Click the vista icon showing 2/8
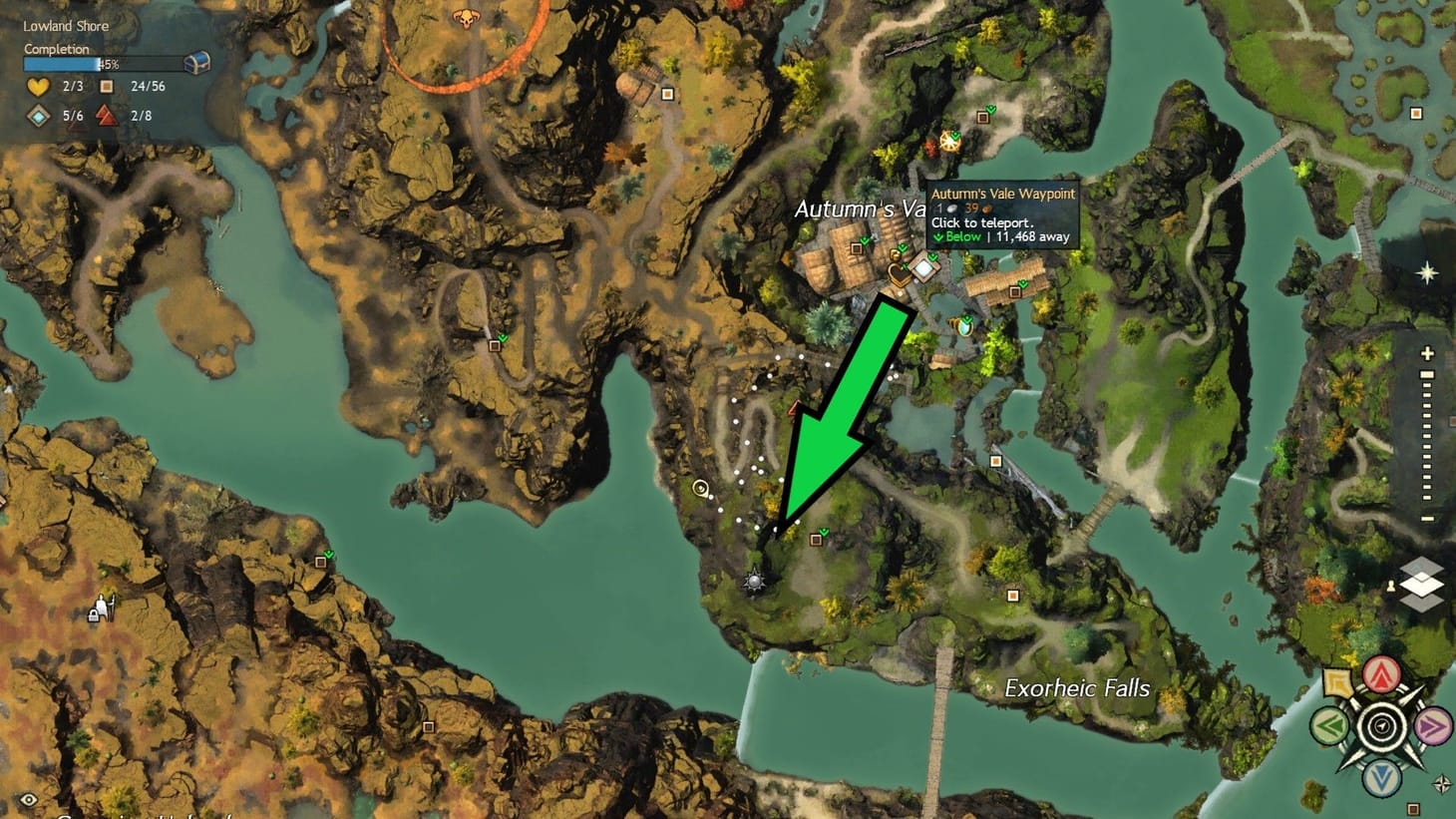 (107, 115)
